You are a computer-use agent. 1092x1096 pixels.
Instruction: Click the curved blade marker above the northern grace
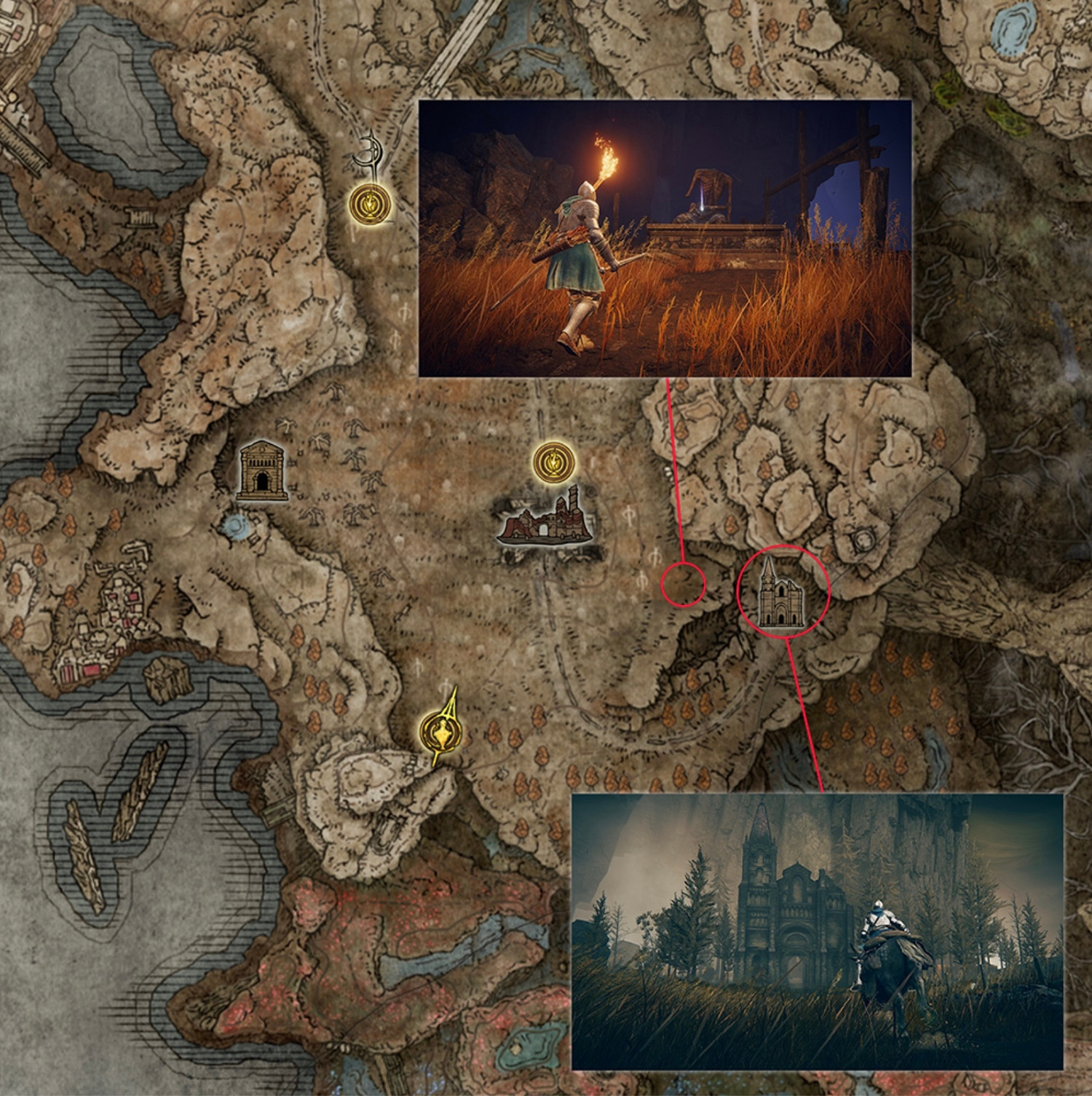click(x=370, y=149)
